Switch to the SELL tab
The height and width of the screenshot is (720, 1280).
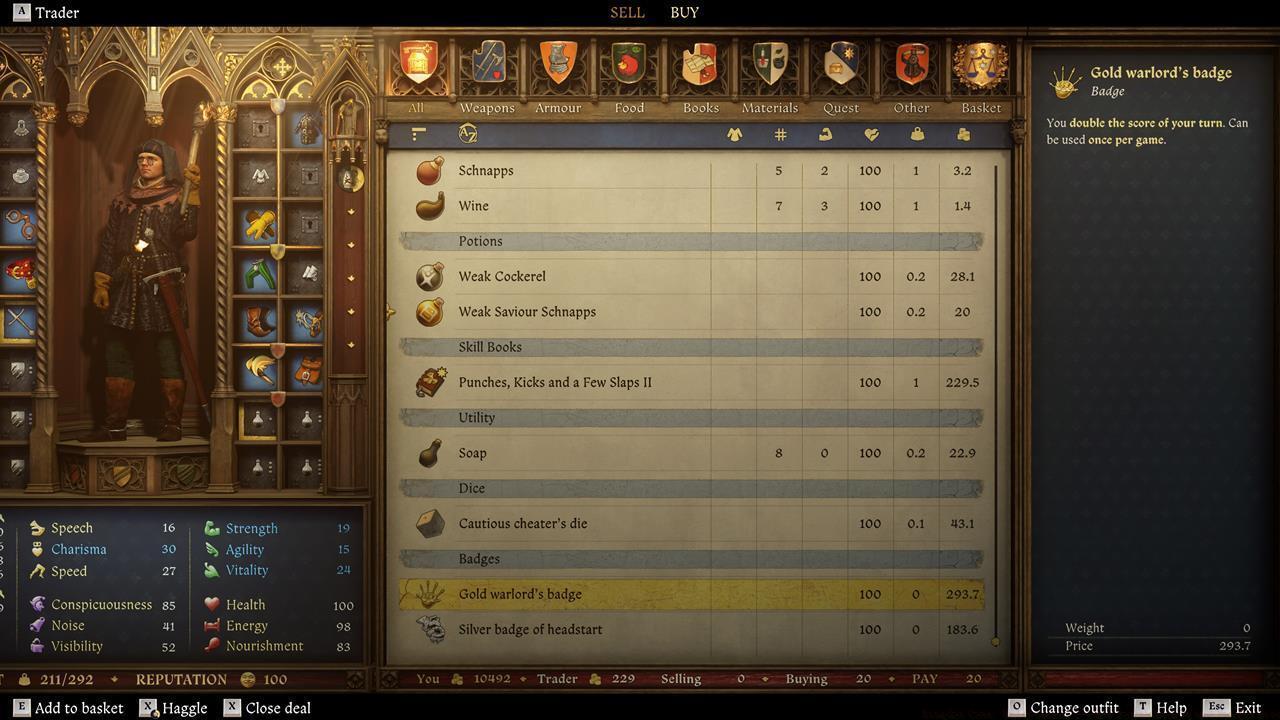tap(627, 12)
